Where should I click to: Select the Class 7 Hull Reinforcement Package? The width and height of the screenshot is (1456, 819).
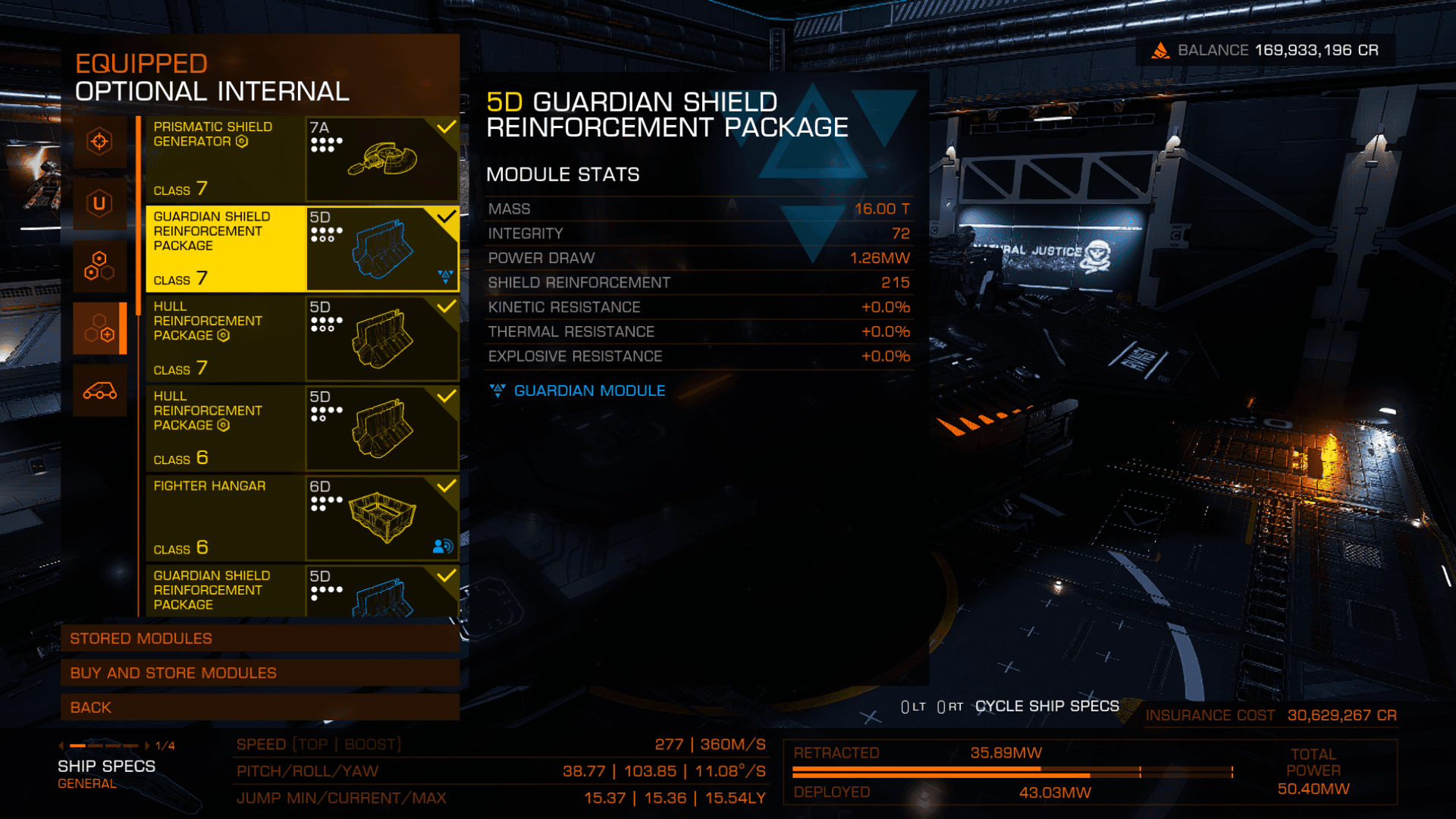(x=302, y=338)
